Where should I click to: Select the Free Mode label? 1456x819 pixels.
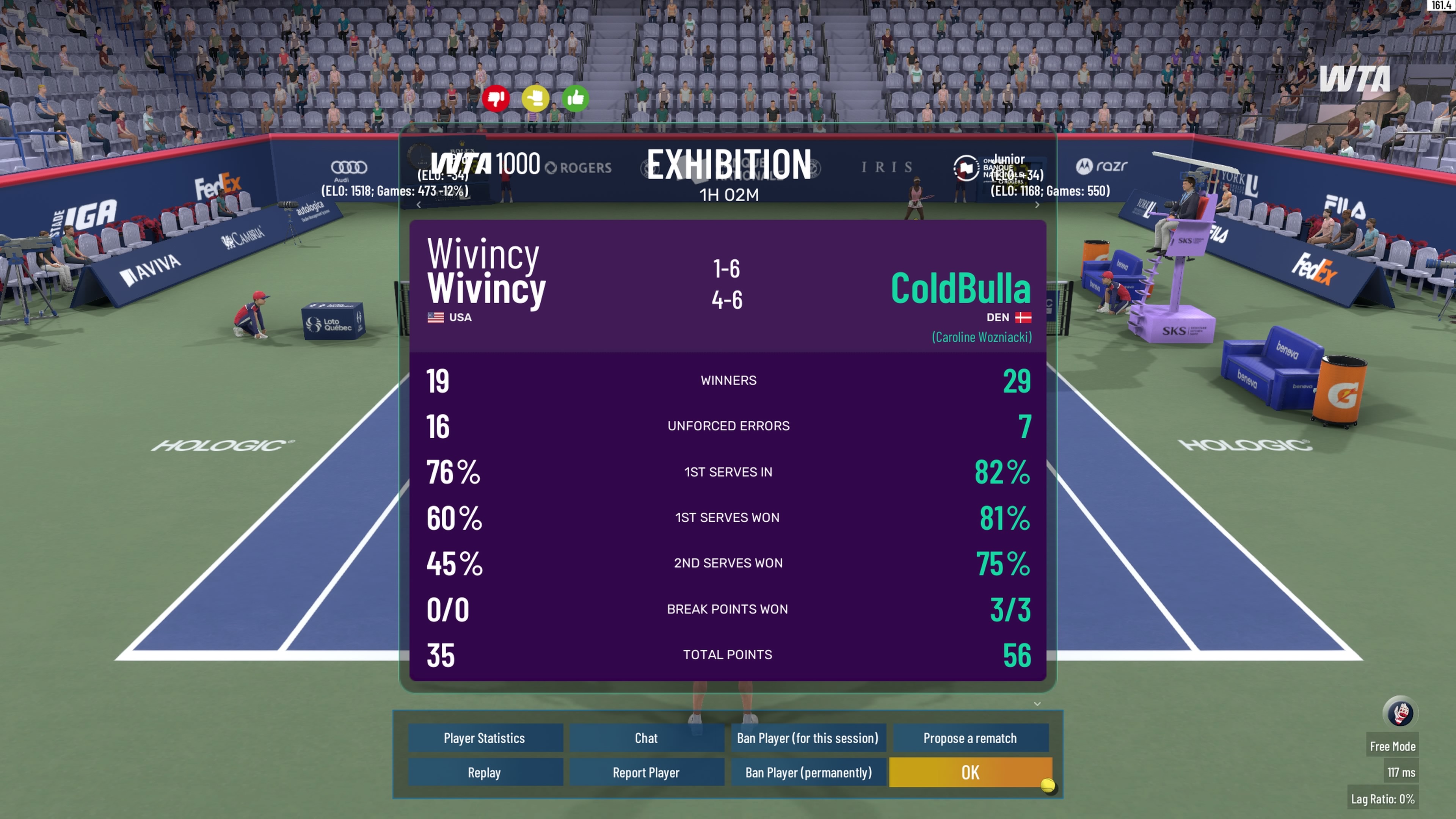click(1393, 747)
